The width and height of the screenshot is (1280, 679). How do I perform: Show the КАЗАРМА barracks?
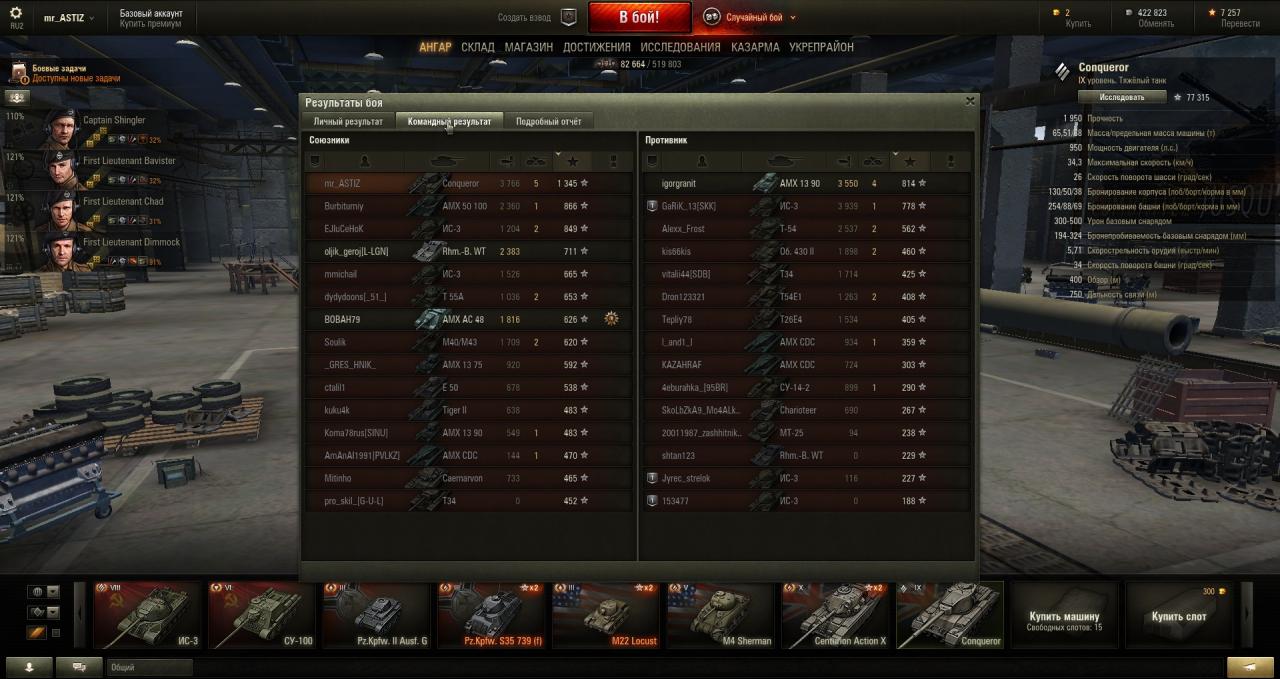click(x=755, y=47)
